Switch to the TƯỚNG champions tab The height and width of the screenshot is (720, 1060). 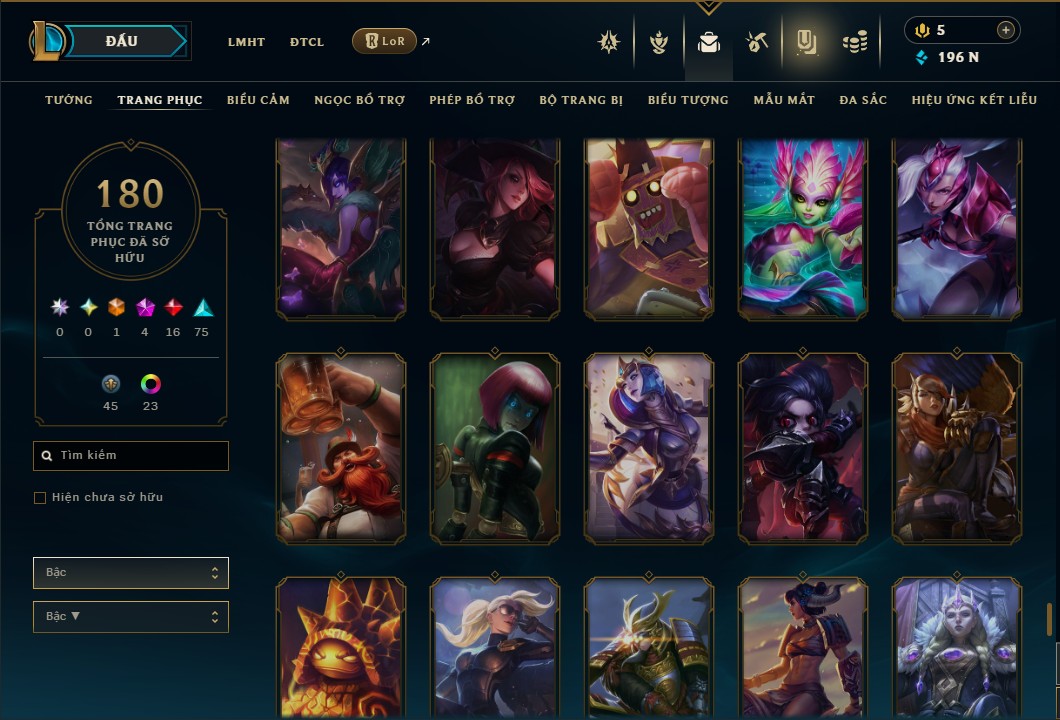point(69,100)
